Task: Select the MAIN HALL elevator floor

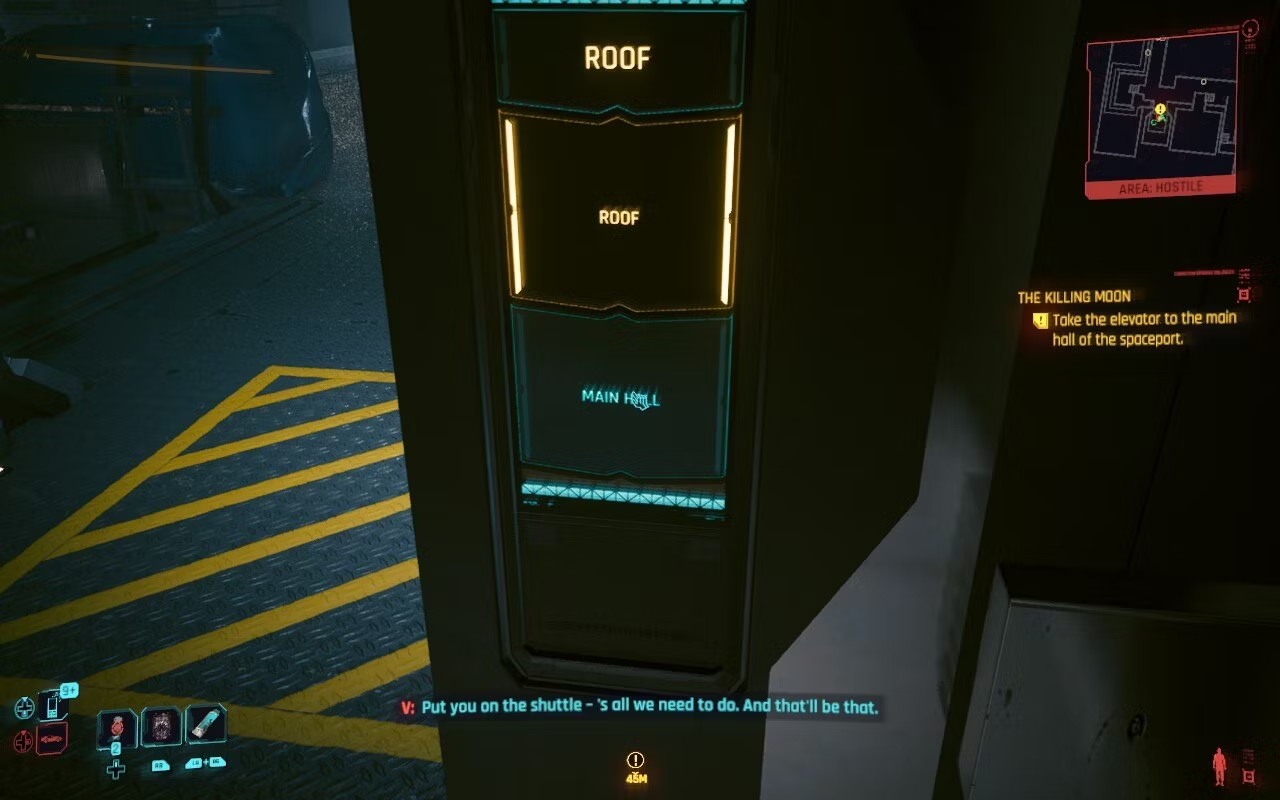Action: click(621, 397)
